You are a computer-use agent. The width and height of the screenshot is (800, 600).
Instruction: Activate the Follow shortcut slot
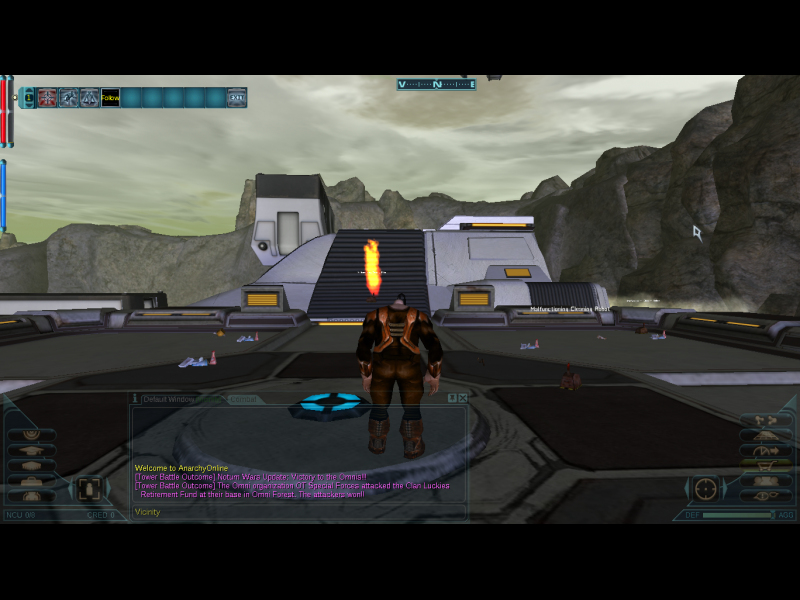pos(110,98)
